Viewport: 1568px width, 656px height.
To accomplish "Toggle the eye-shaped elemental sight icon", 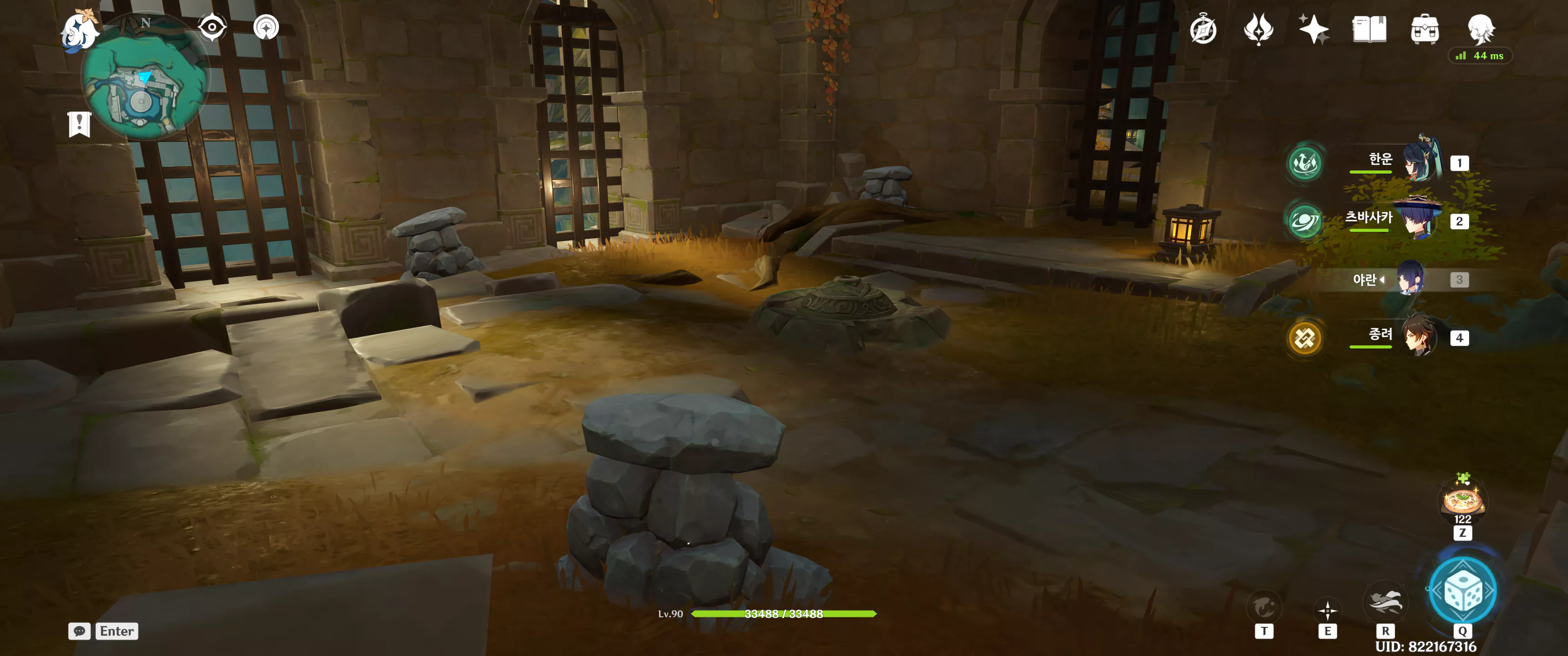I will click(x=212, y=27).
